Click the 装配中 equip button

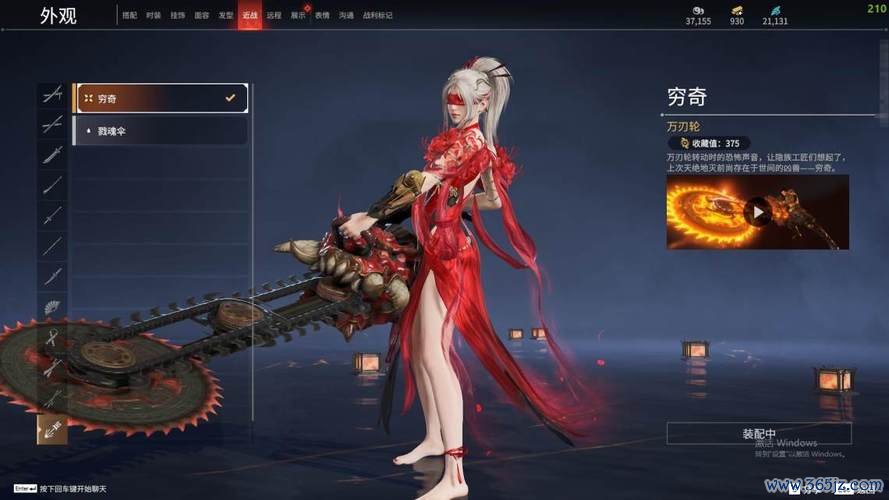pos(759,434)
